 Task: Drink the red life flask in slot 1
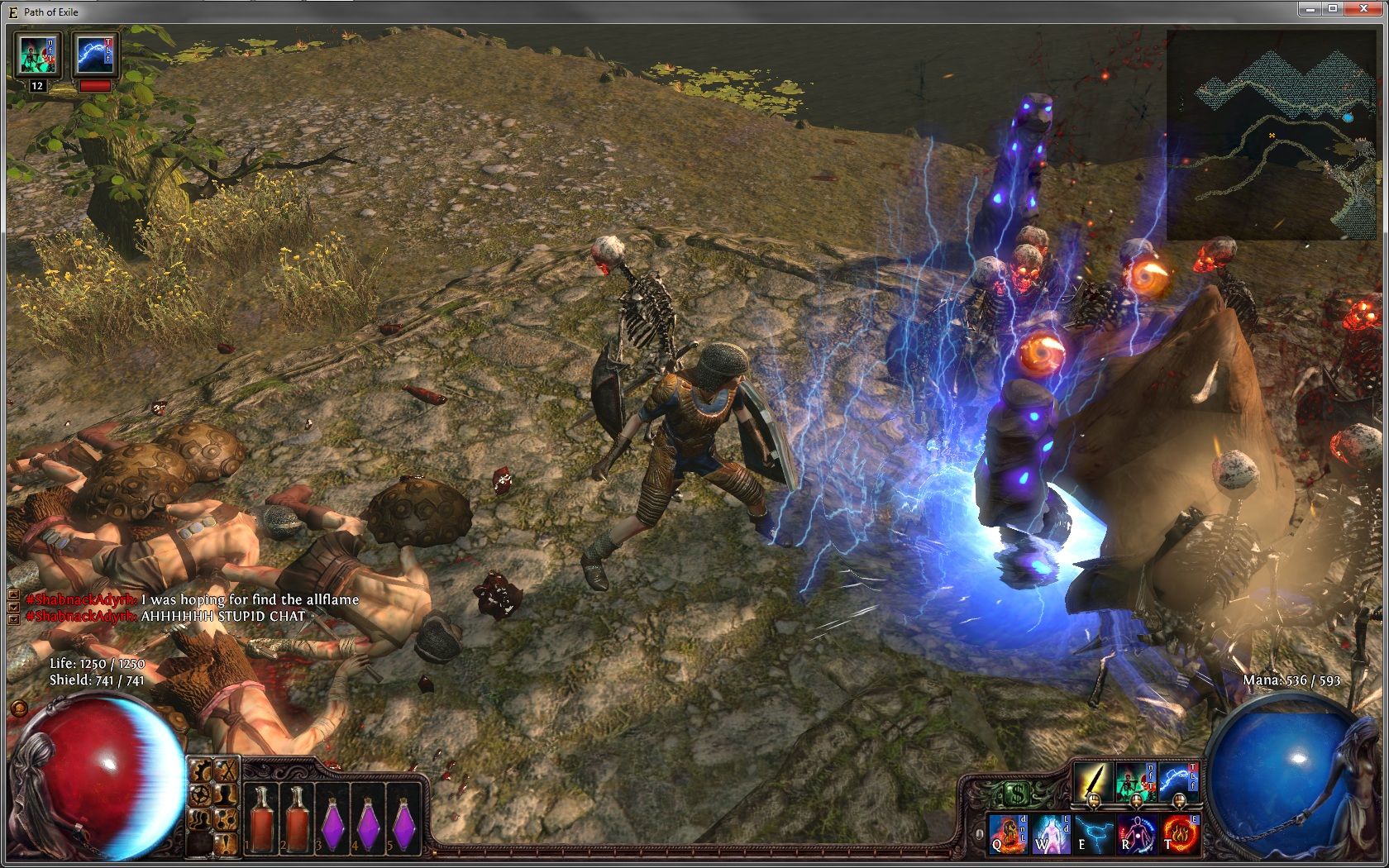[x=263, y=817]
